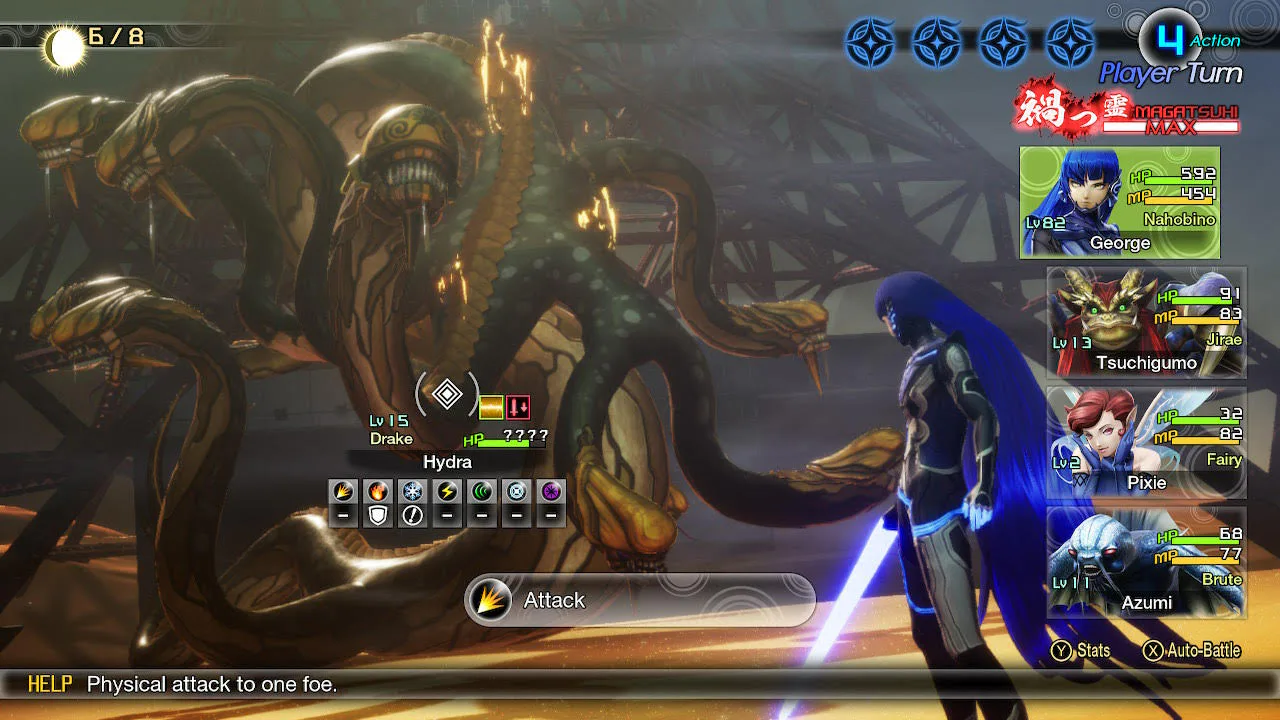Check Hydra's ice affinity icon
The image size is (1280, 720).
[x=412, y=491]
